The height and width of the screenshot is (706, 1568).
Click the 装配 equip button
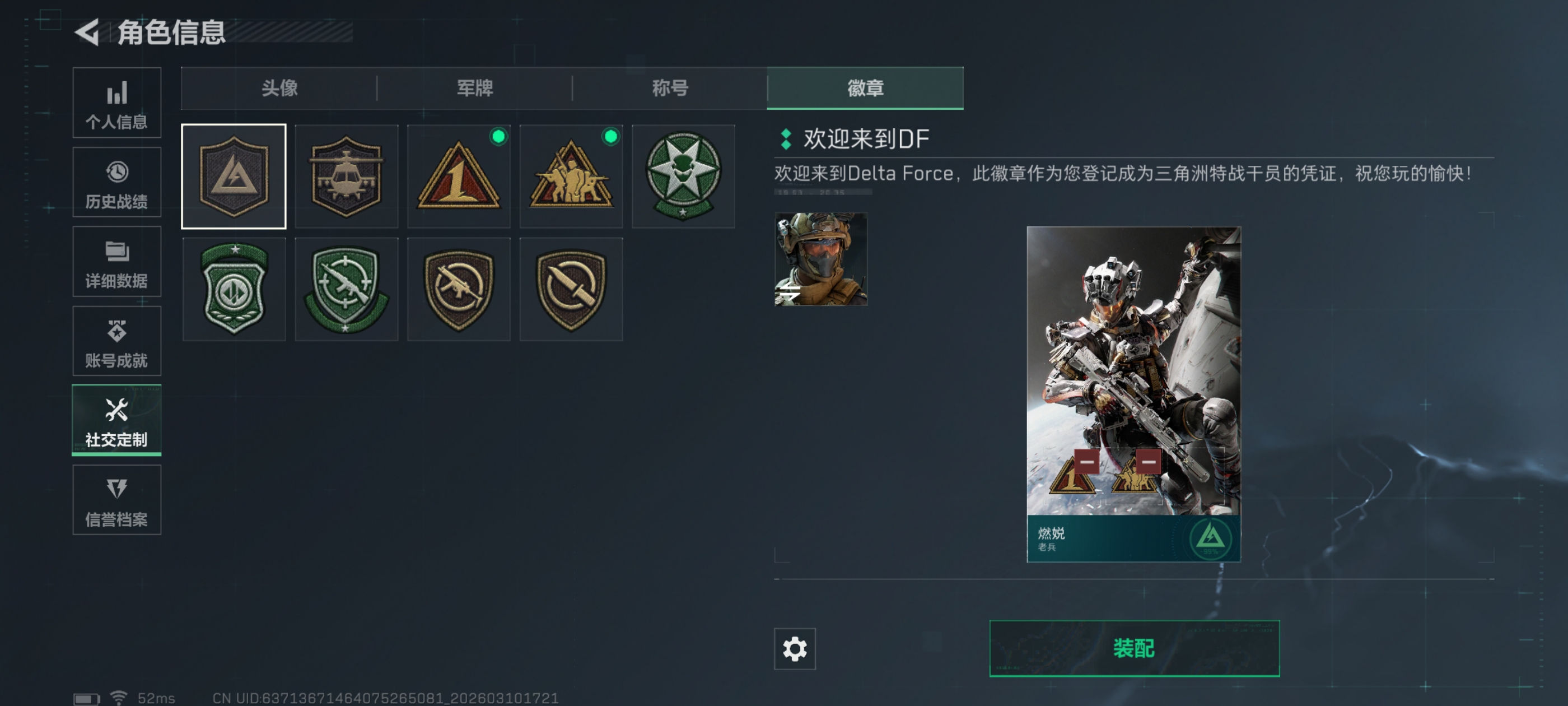click(1134, 648)
